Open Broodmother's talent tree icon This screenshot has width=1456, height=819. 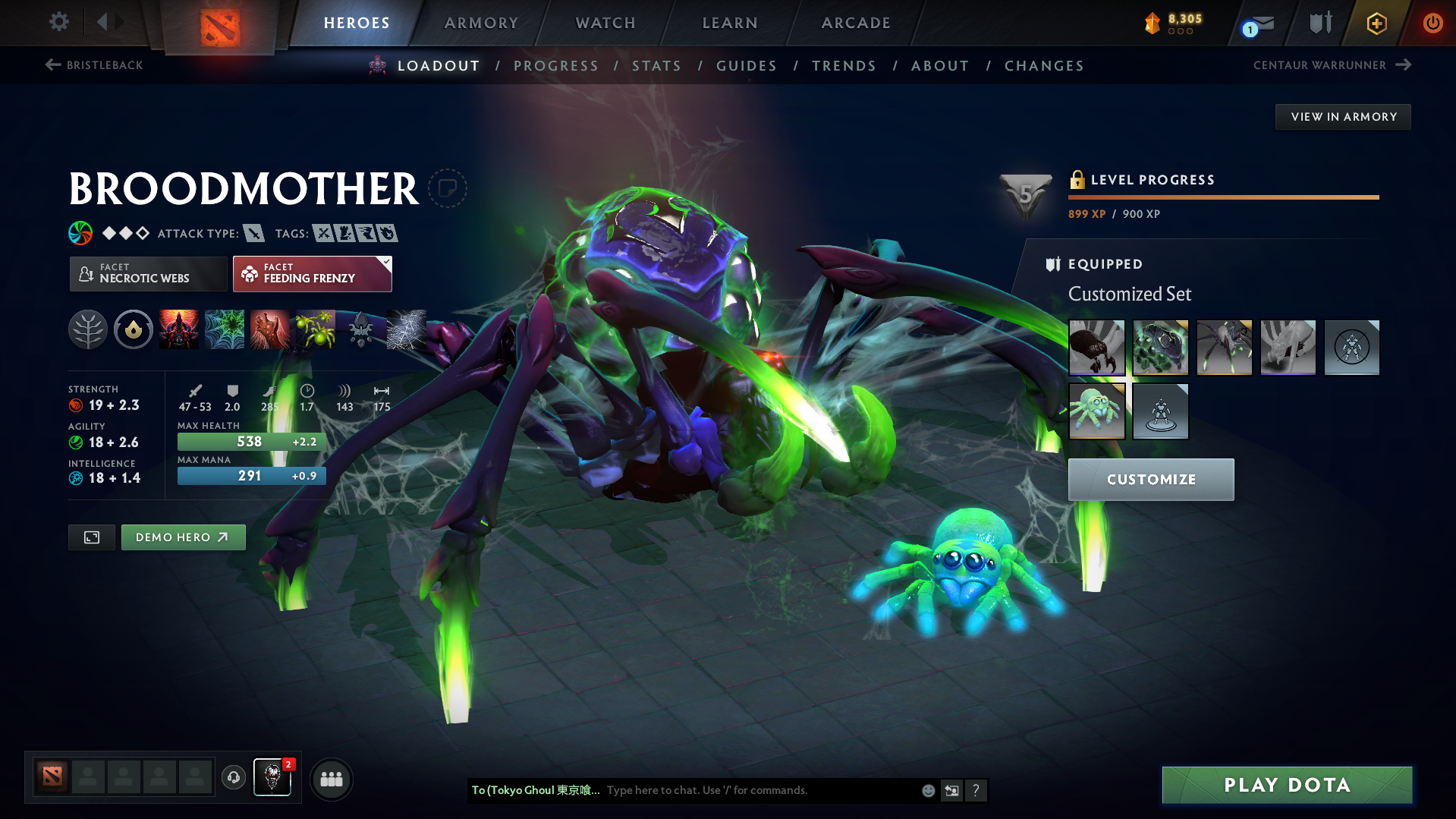[x=87, y=329]
